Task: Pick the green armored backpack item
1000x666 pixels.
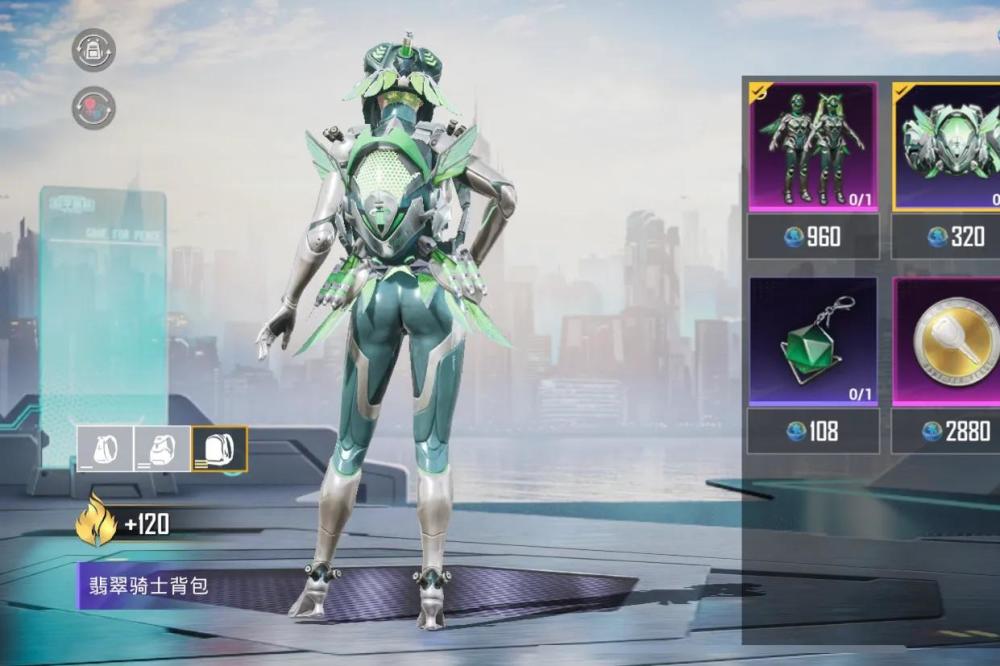Action: (947, 147)
